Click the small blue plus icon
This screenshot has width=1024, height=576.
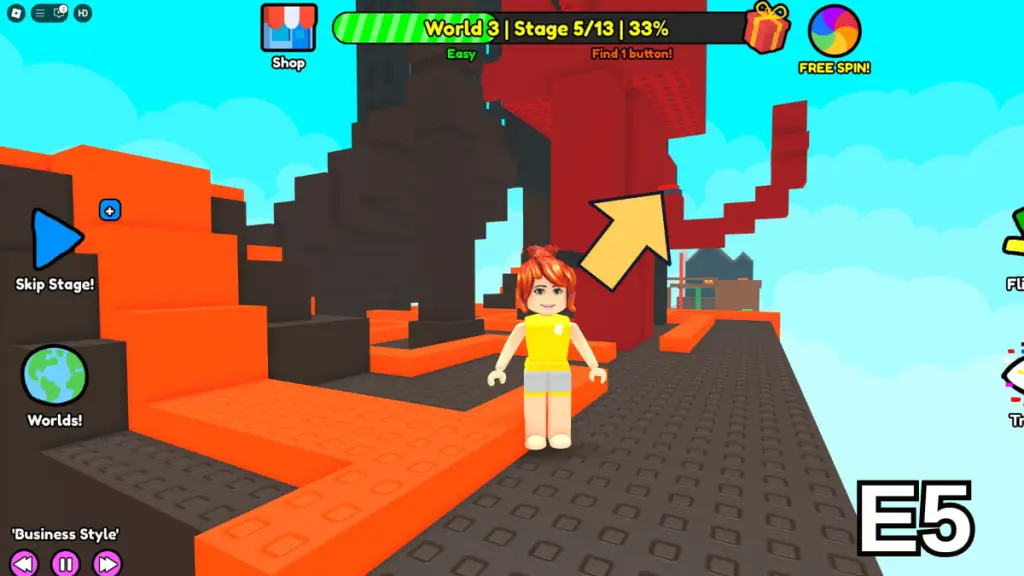pyautogui.click(x=110, y=210)
